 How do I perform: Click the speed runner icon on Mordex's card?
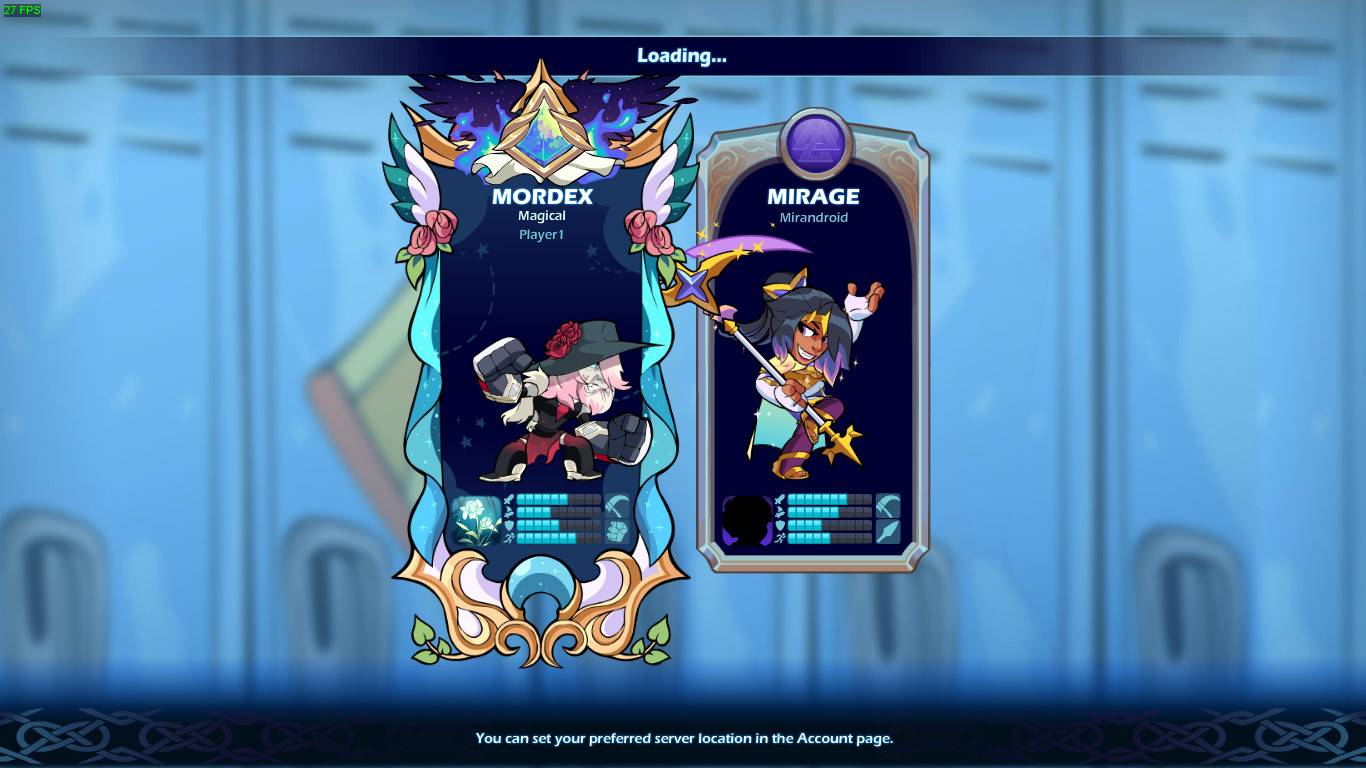510,537
